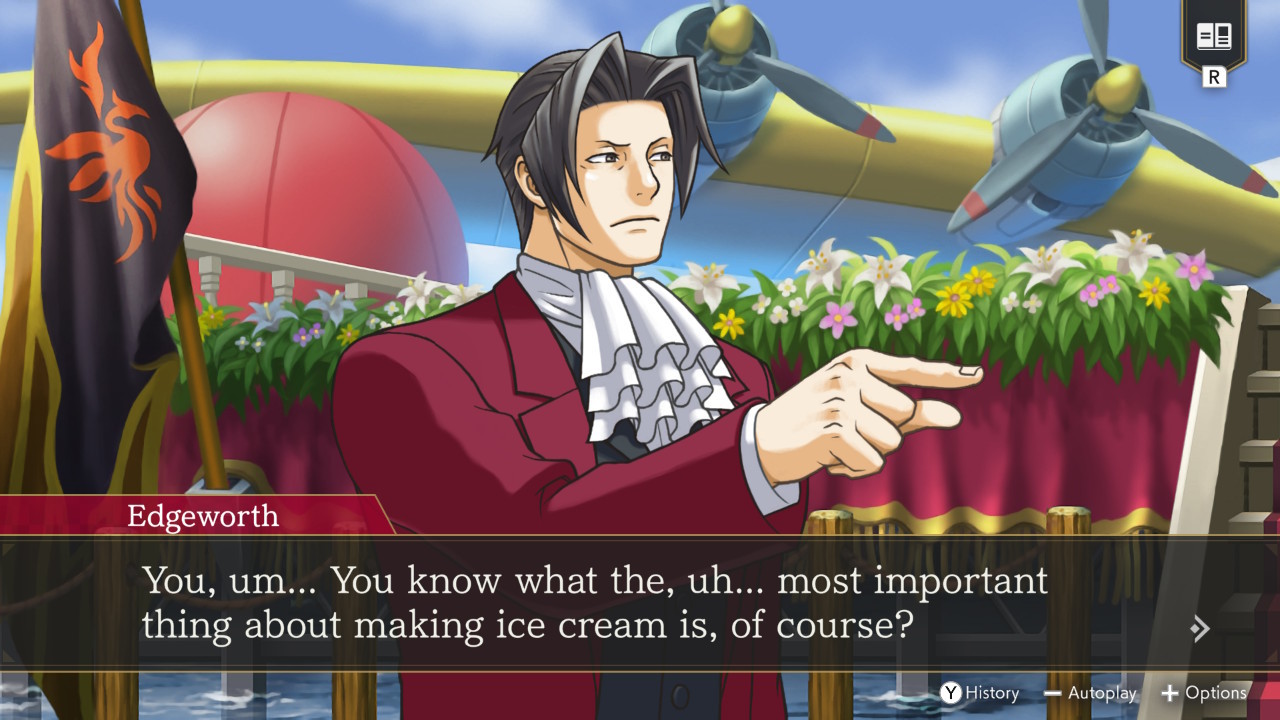The height and width of the screenshot is (720, 1280).
Task: Click the Options label in the status bar
Action: (x=1218, y=692)
